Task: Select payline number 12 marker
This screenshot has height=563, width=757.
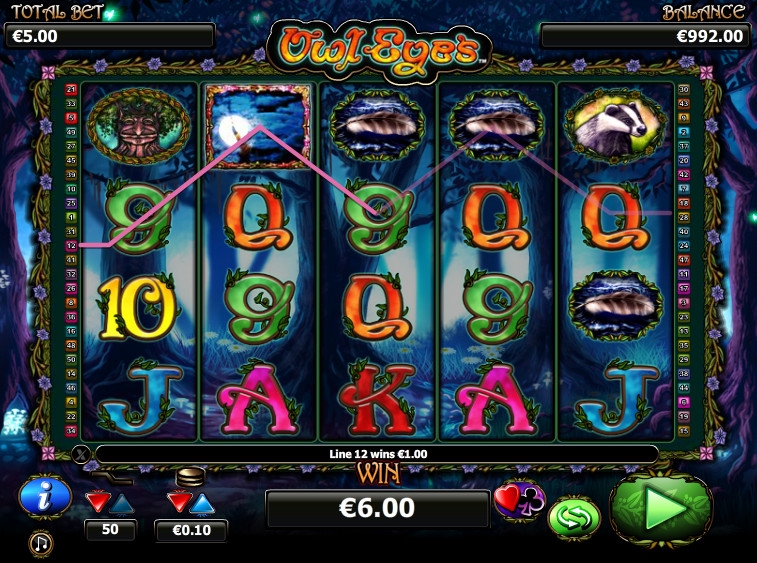Action: point(71,244)
